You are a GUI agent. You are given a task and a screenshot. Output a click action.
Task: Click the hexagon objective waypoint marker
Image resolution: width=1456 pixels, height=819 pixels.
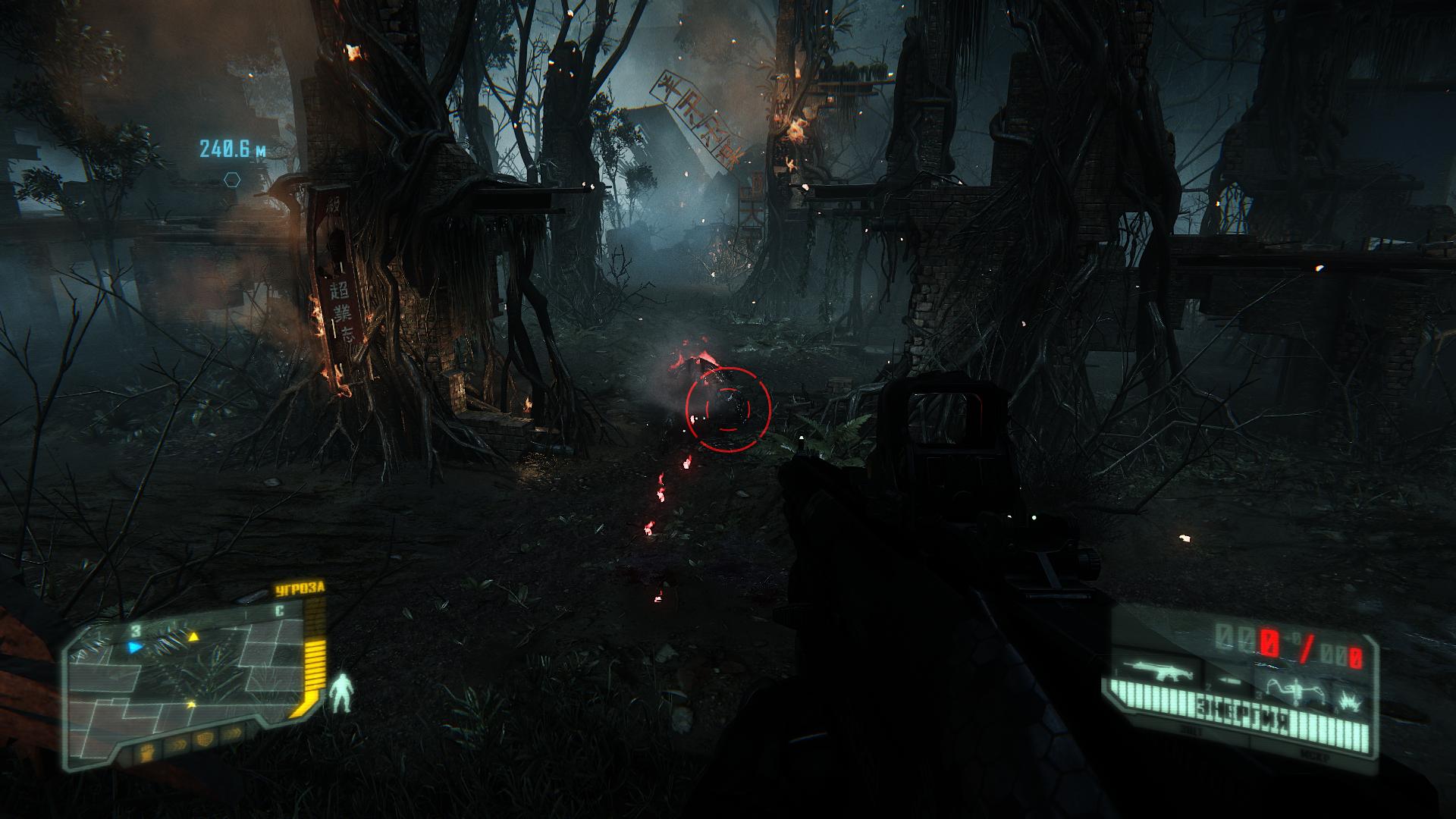(233, 180)
